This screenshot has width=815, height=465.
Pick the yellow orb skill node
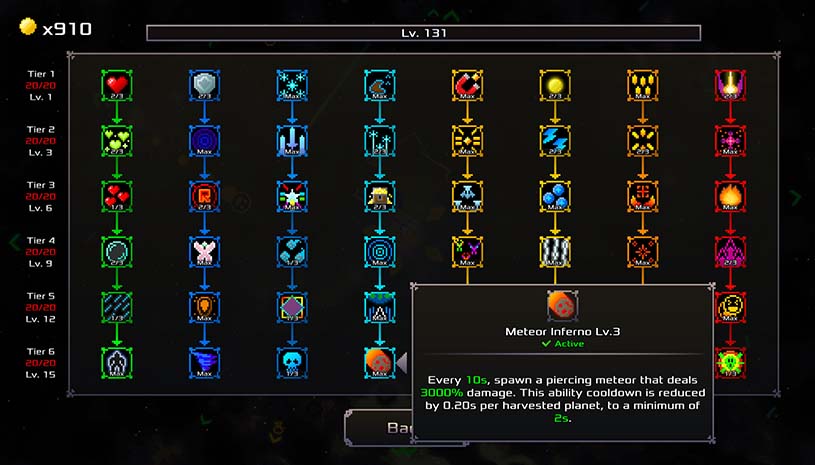coord(554,84)
